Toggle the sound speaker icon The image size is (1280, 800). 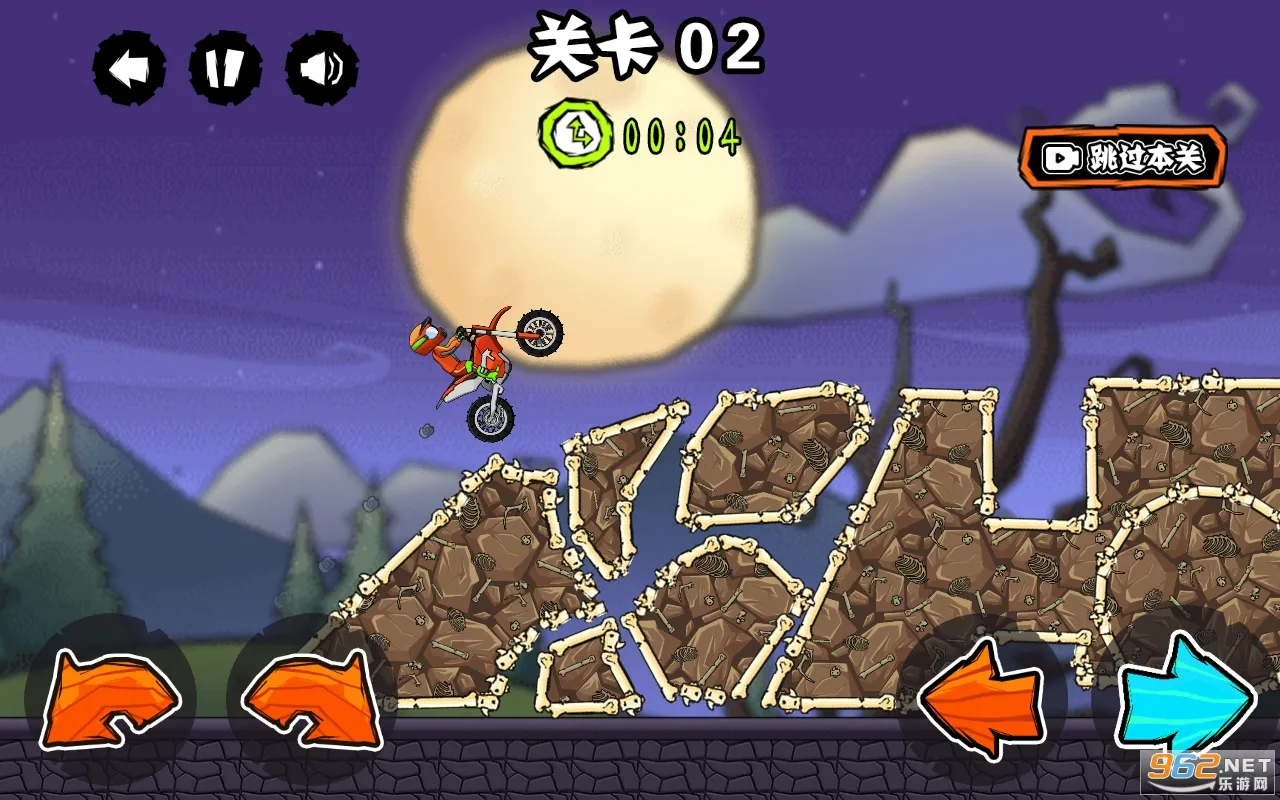[321, 69]
